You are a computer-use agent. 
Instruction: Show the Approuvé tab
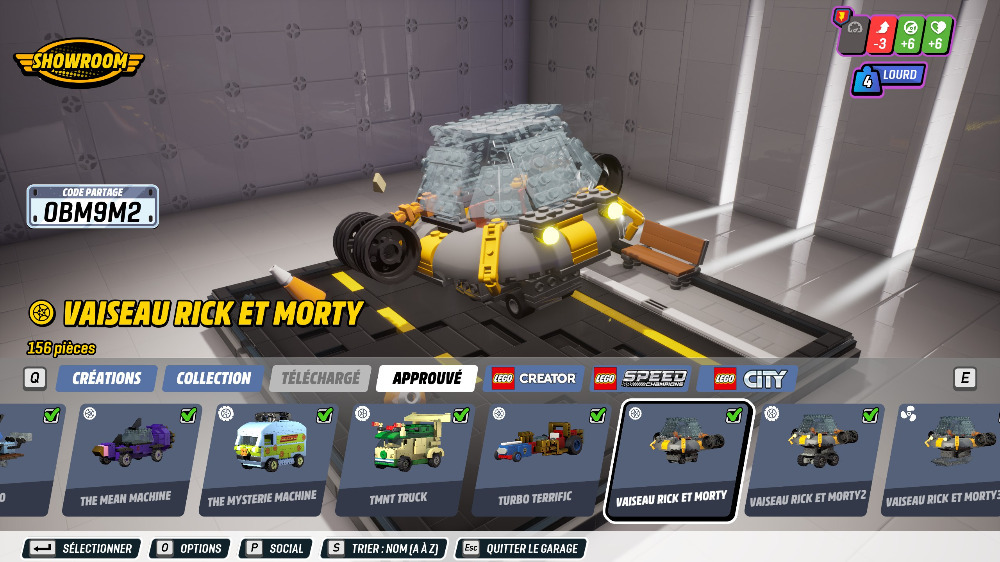click(x=427, y=378)
